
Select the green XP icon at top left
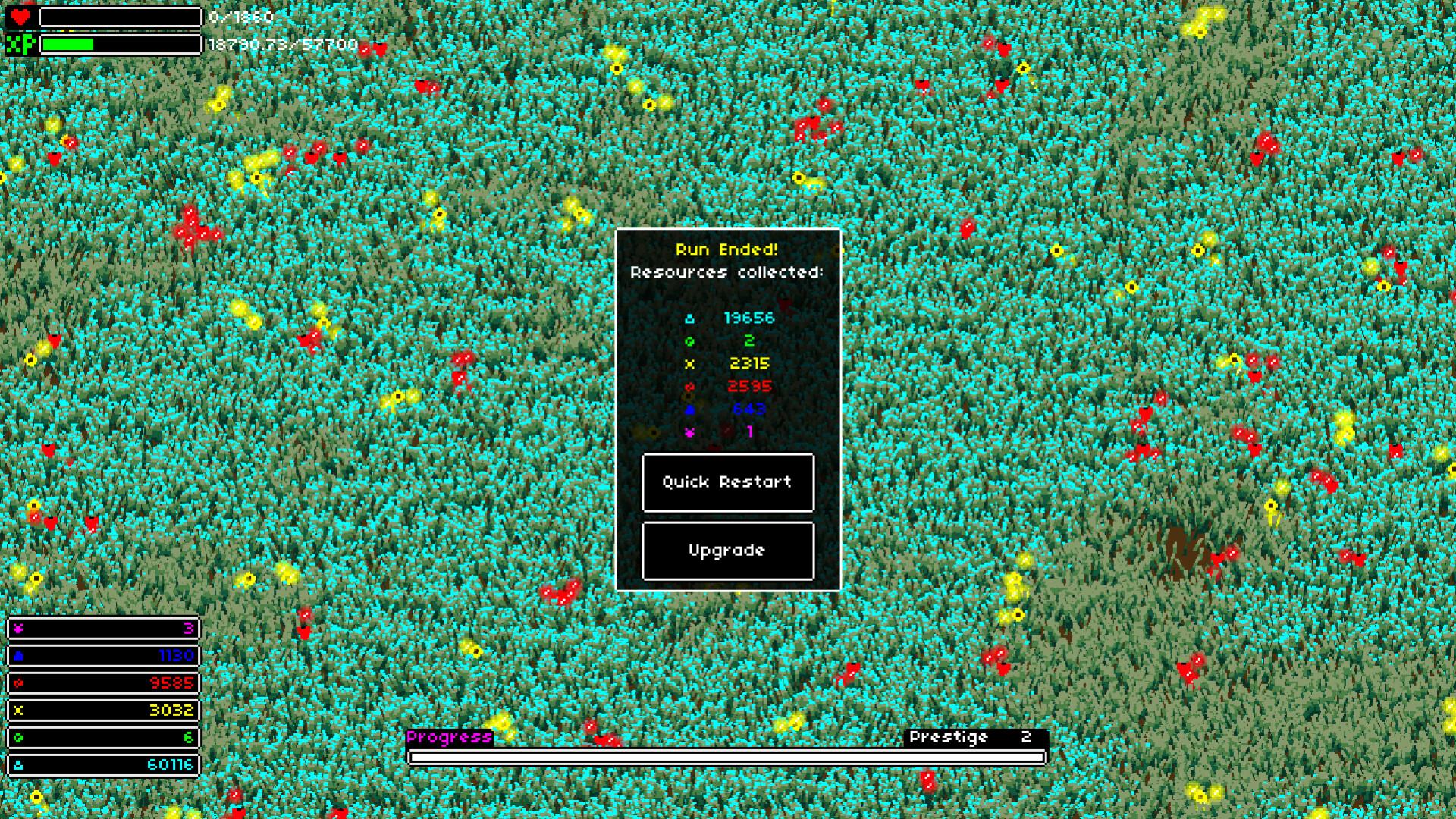(x=20, y=44)
